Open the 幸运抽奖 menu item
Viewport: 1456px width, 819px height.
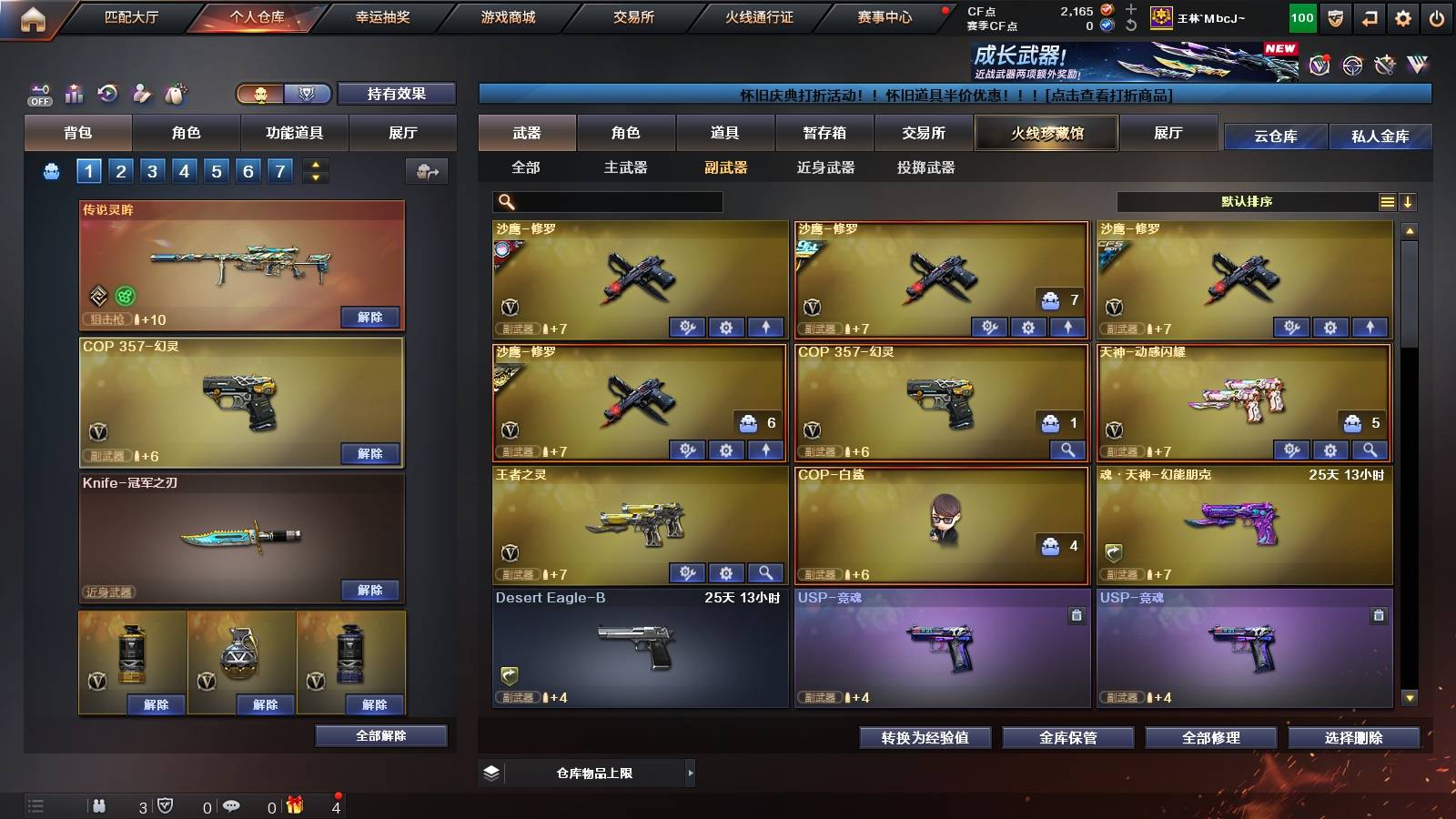382,15
